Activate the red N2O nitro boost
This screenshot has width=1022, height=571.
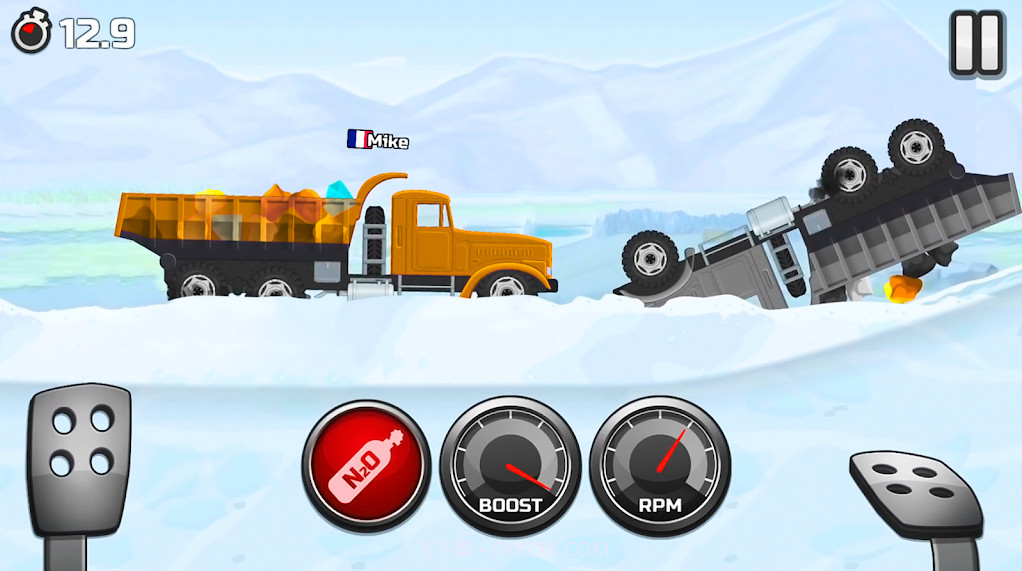(x=366, y=465)
